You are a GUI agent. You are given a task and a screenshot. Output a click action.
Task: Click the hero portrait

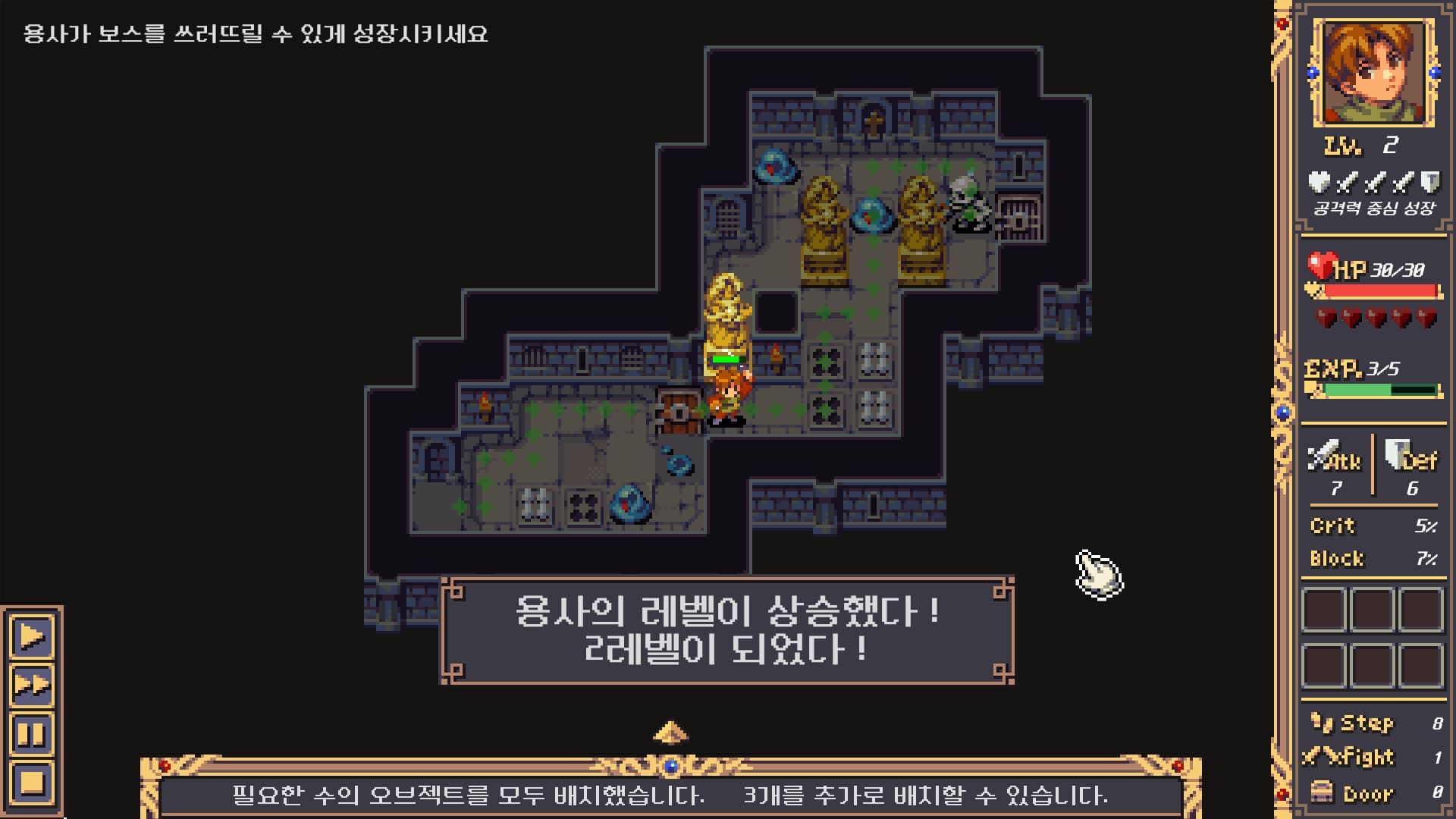[x=1373, y=72]
